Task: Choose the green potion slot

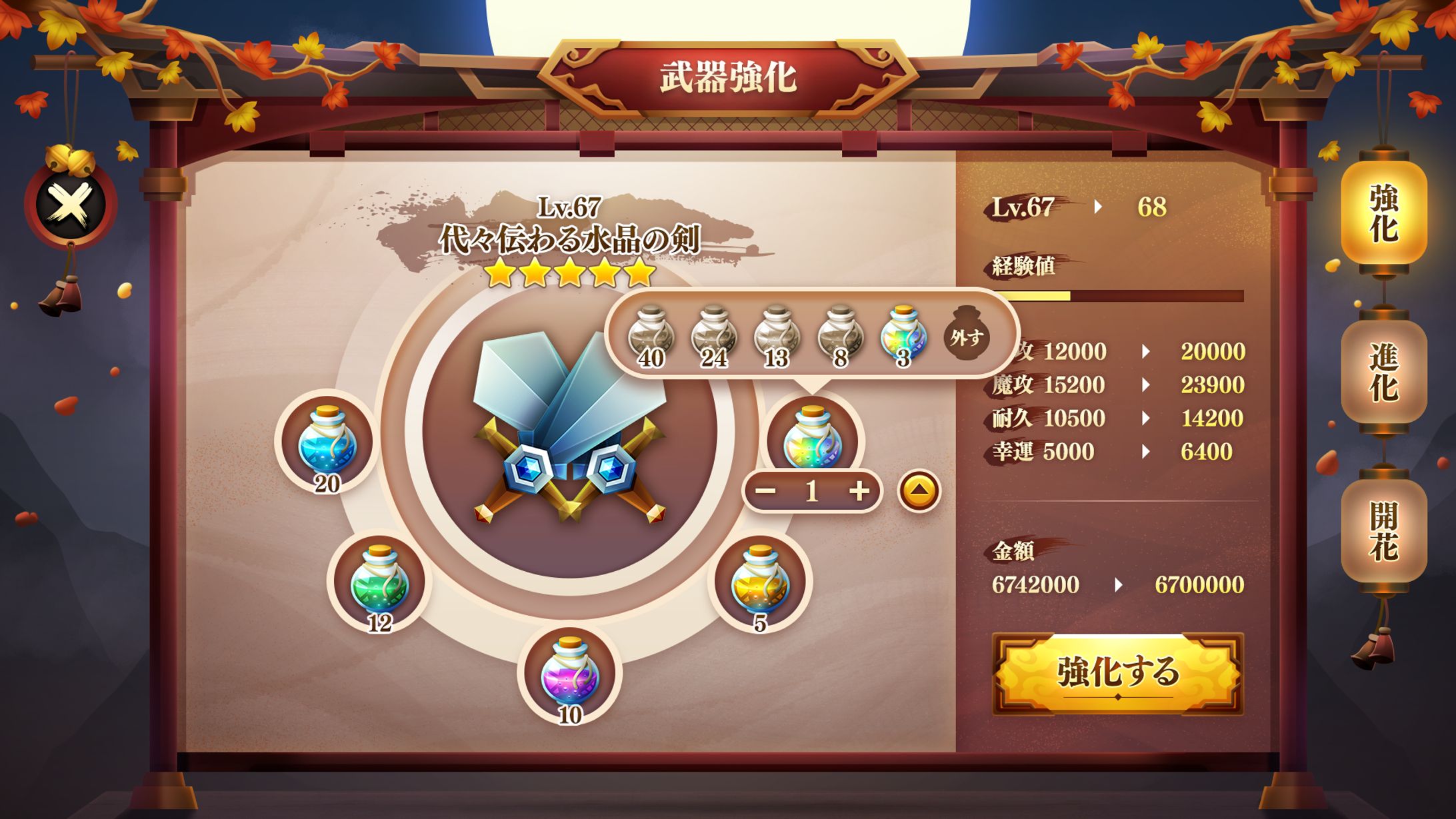Action: point(379,581)
